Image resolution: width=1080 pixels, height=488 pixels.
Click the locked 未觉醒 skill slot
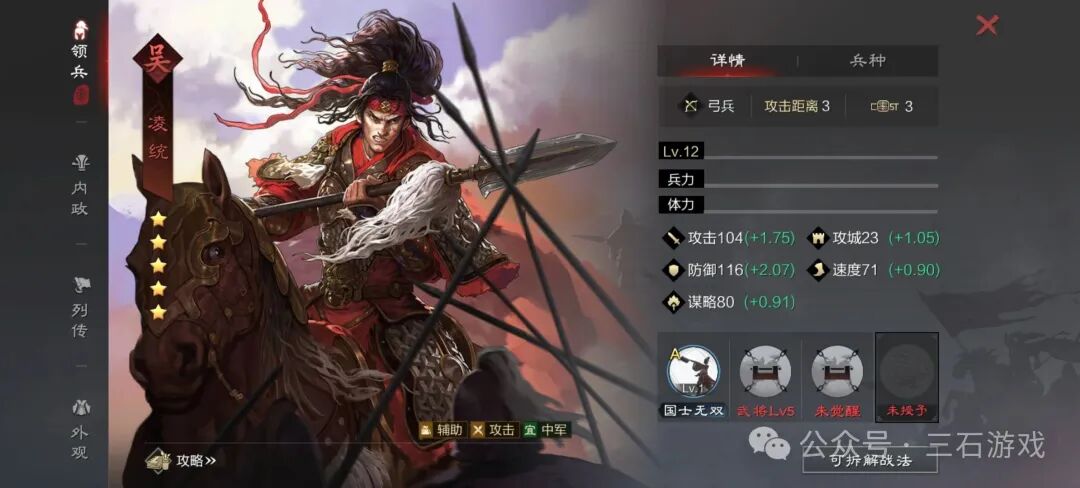[x=837, y=372]
